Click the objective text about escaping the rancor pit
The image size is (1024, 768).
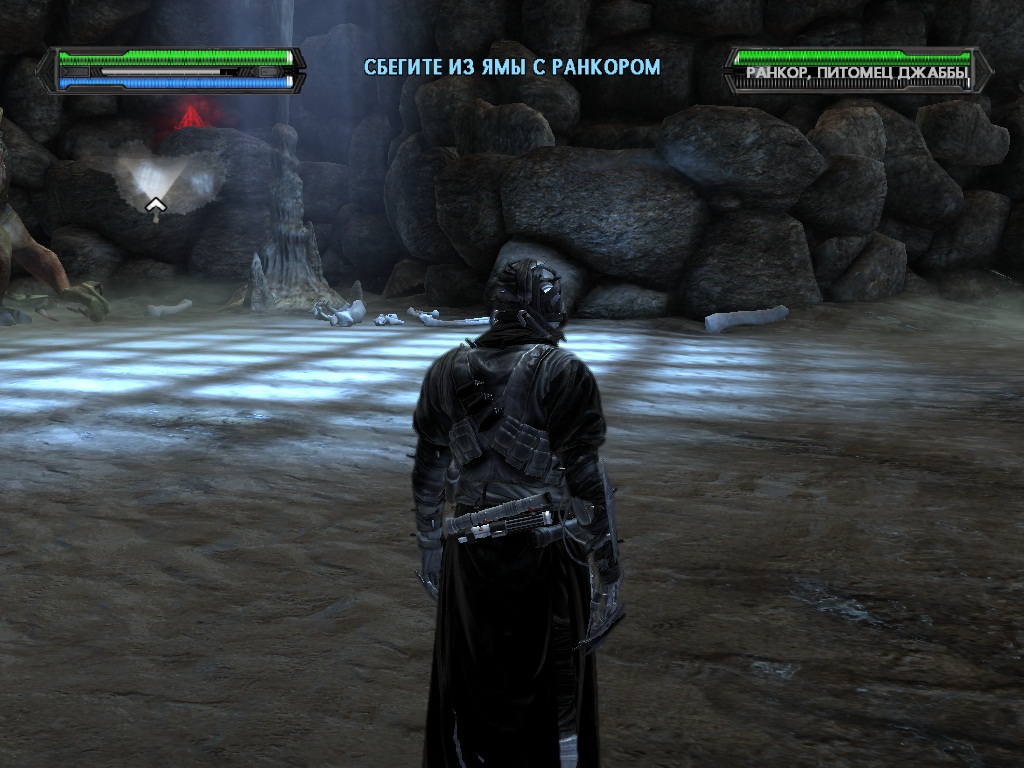click(512, 68)
